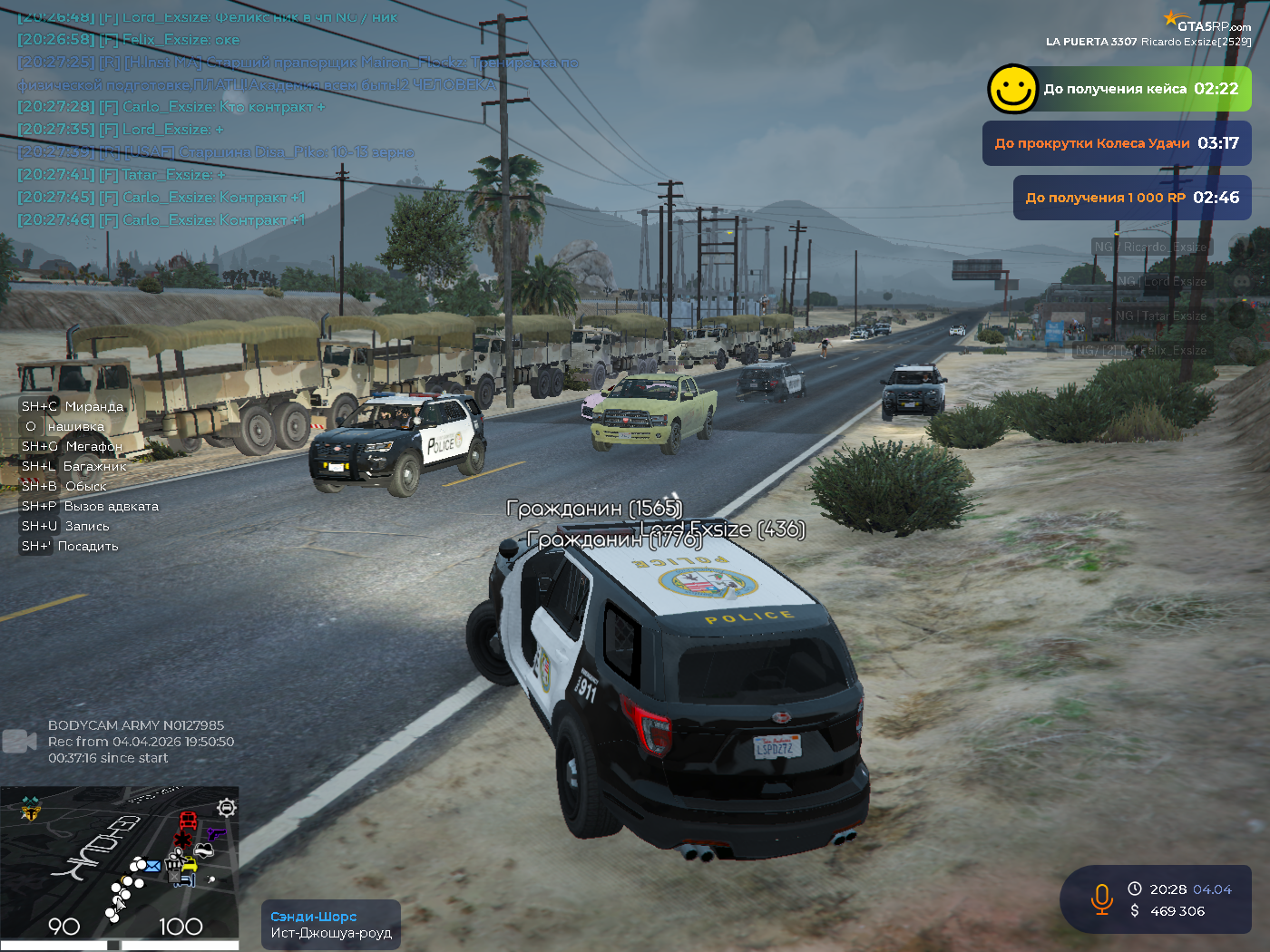
Task: Click the car gear marker on the minimap
Action: coord(227,807)
